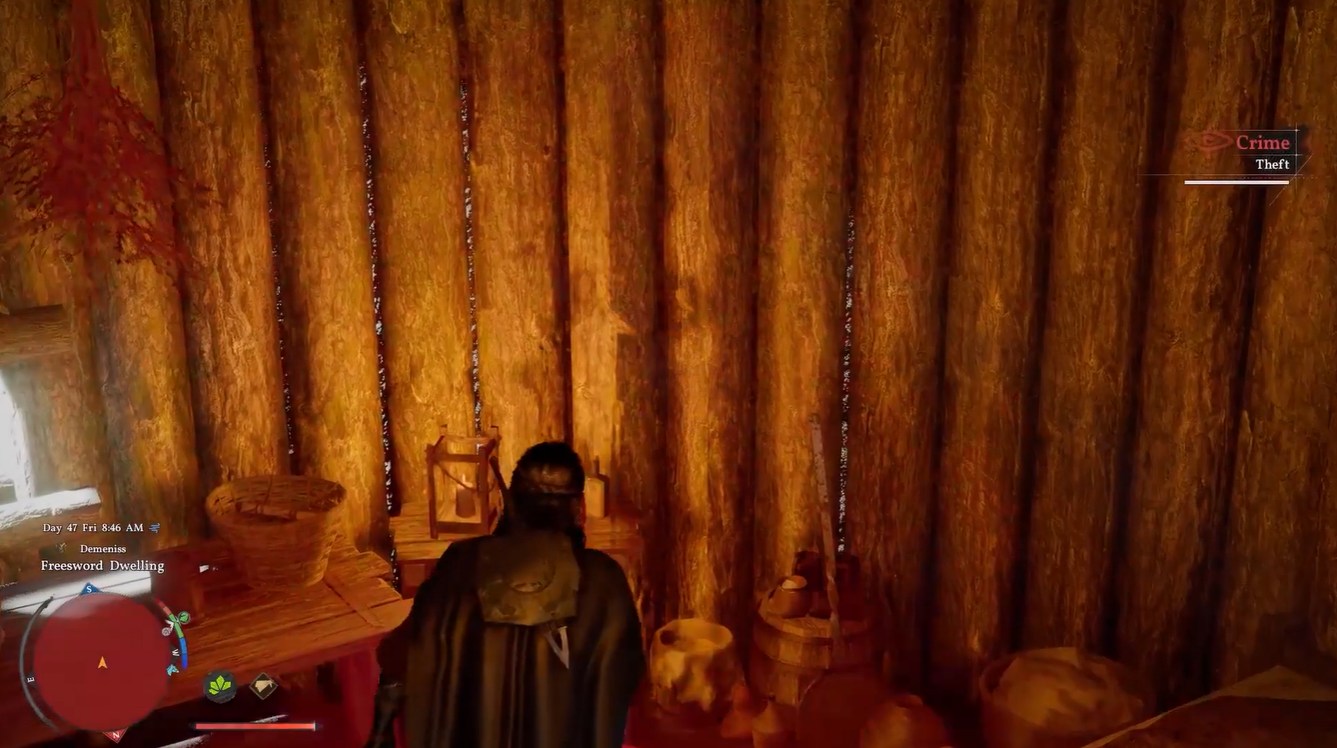Click the green leaf status icon near minimap
The image size is (1337, 748).
[x=219, y=687]
